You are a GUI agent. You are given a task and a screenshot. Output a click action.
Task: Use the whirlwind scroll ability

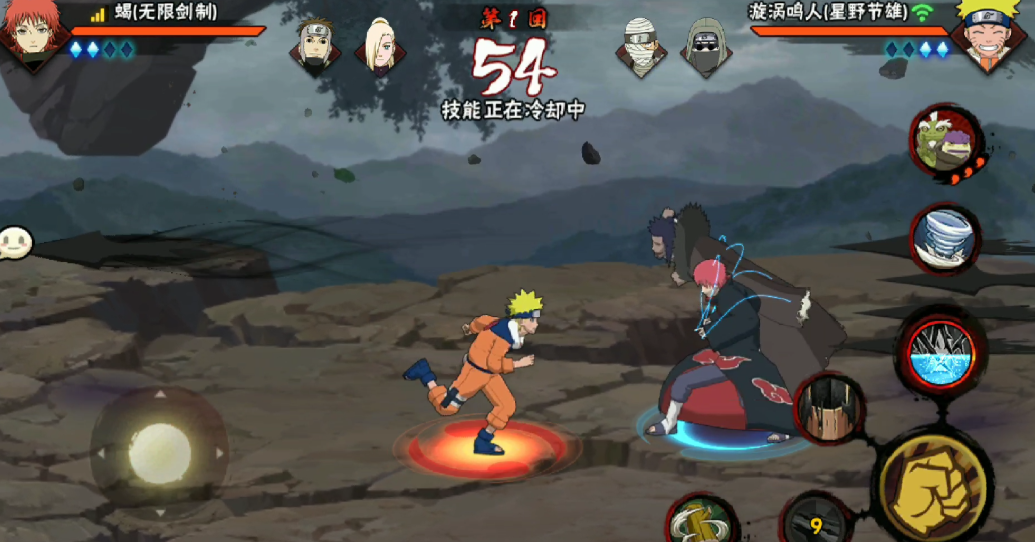coord(944,238)
